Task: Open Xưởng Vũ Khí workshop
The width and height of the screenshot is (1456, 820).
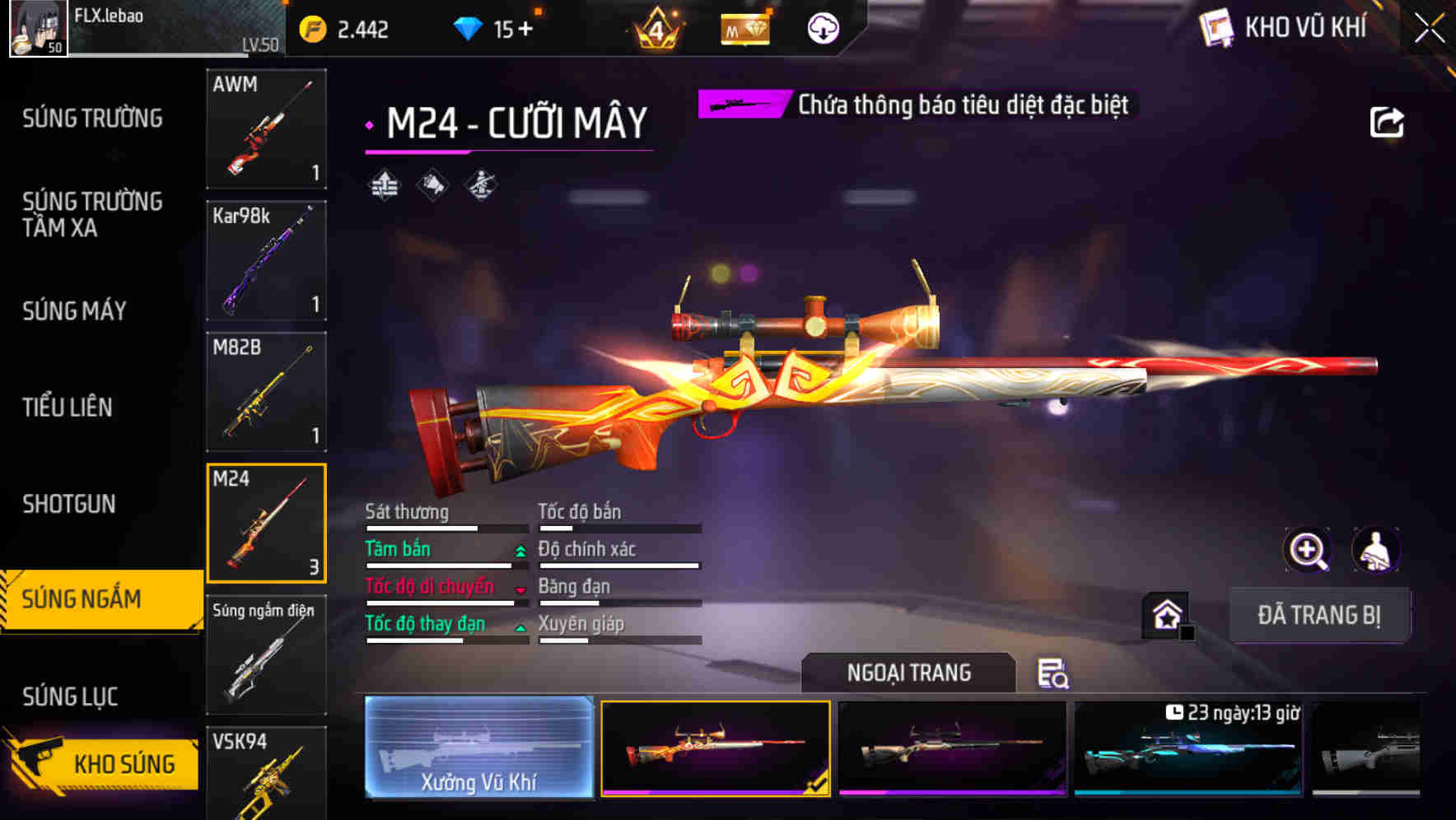Action: (478, 749)
